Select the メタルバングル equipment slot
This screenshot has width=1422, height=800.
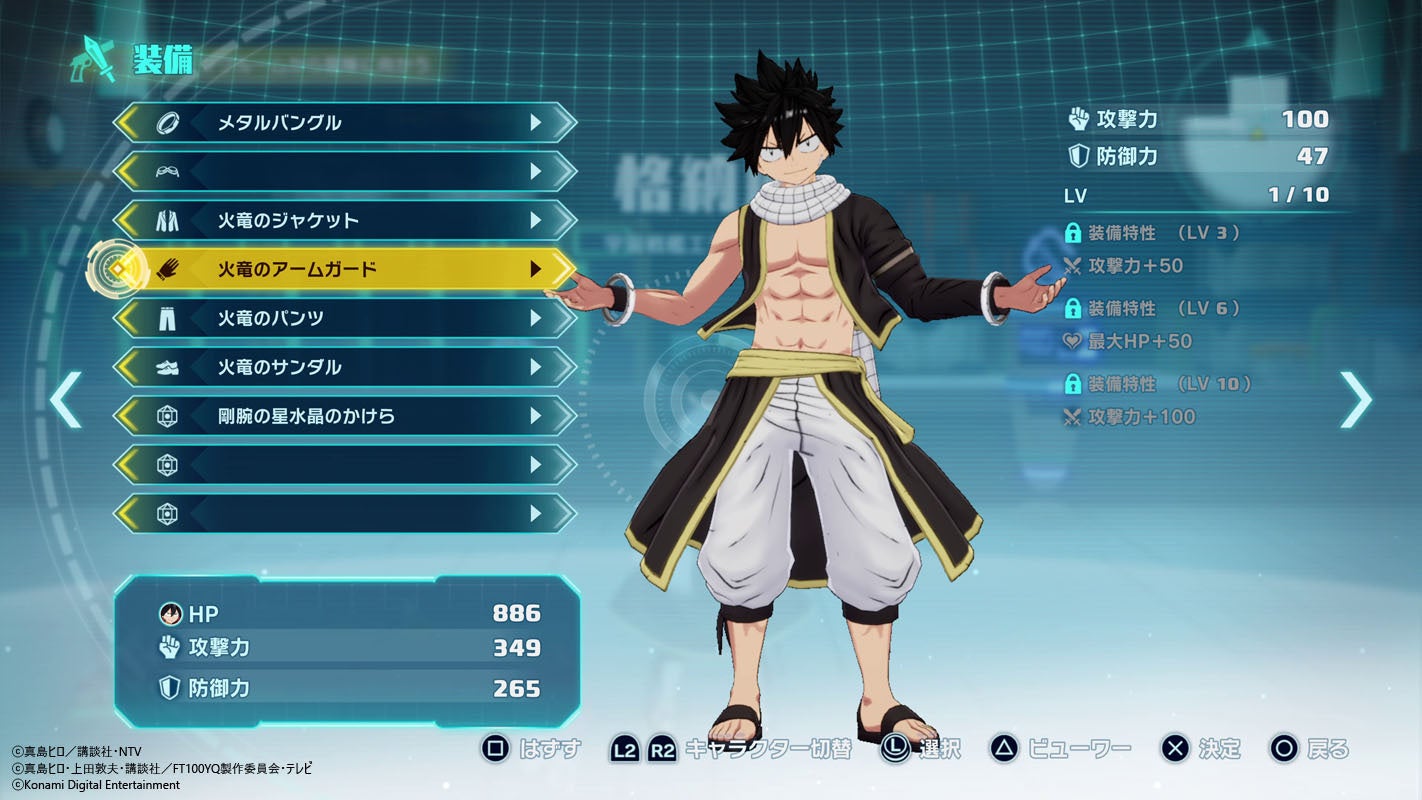click(345, 123)
